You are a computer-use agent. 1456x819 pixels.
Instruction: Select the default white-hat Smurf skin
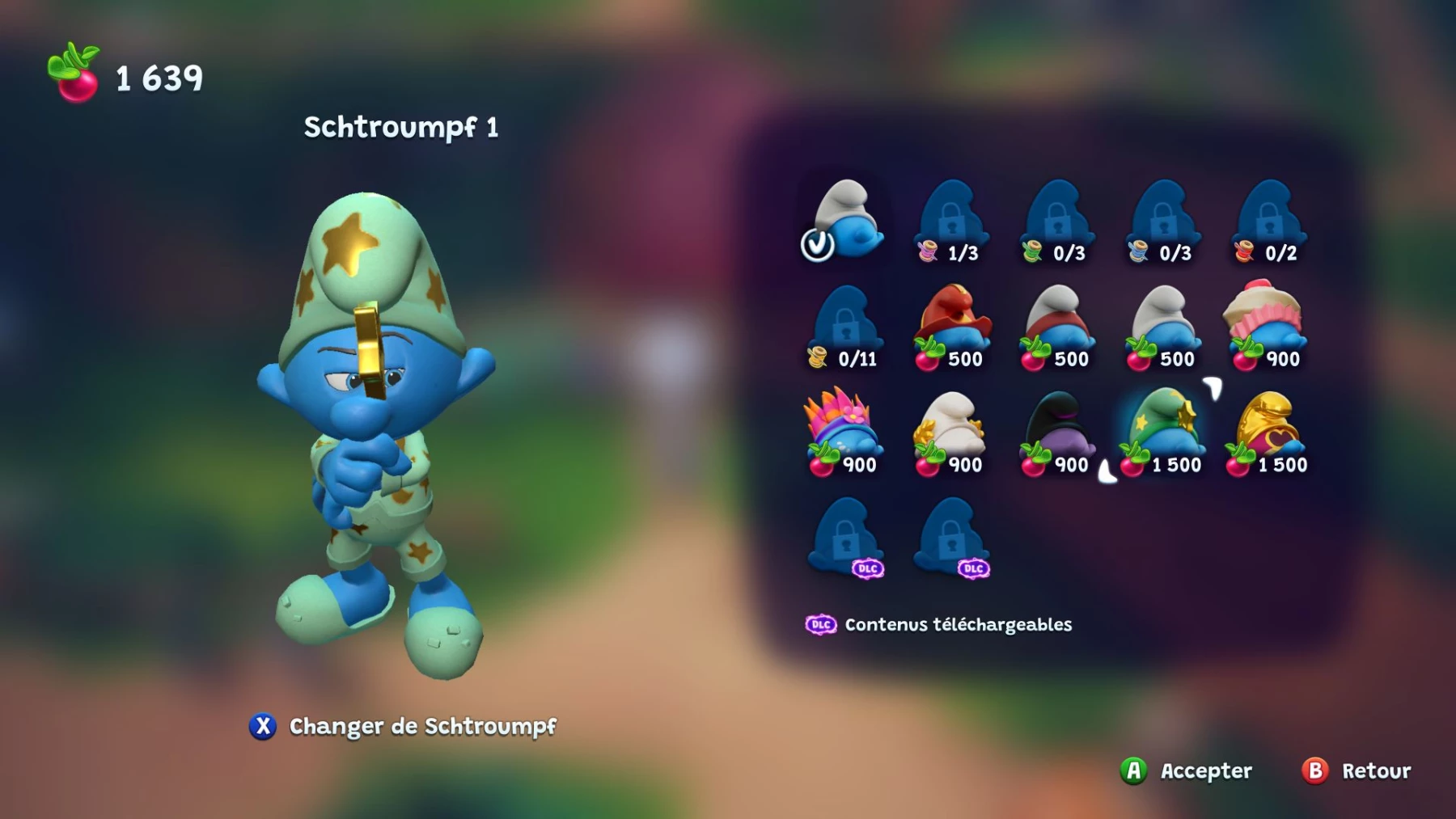click(x=845, y=218)
